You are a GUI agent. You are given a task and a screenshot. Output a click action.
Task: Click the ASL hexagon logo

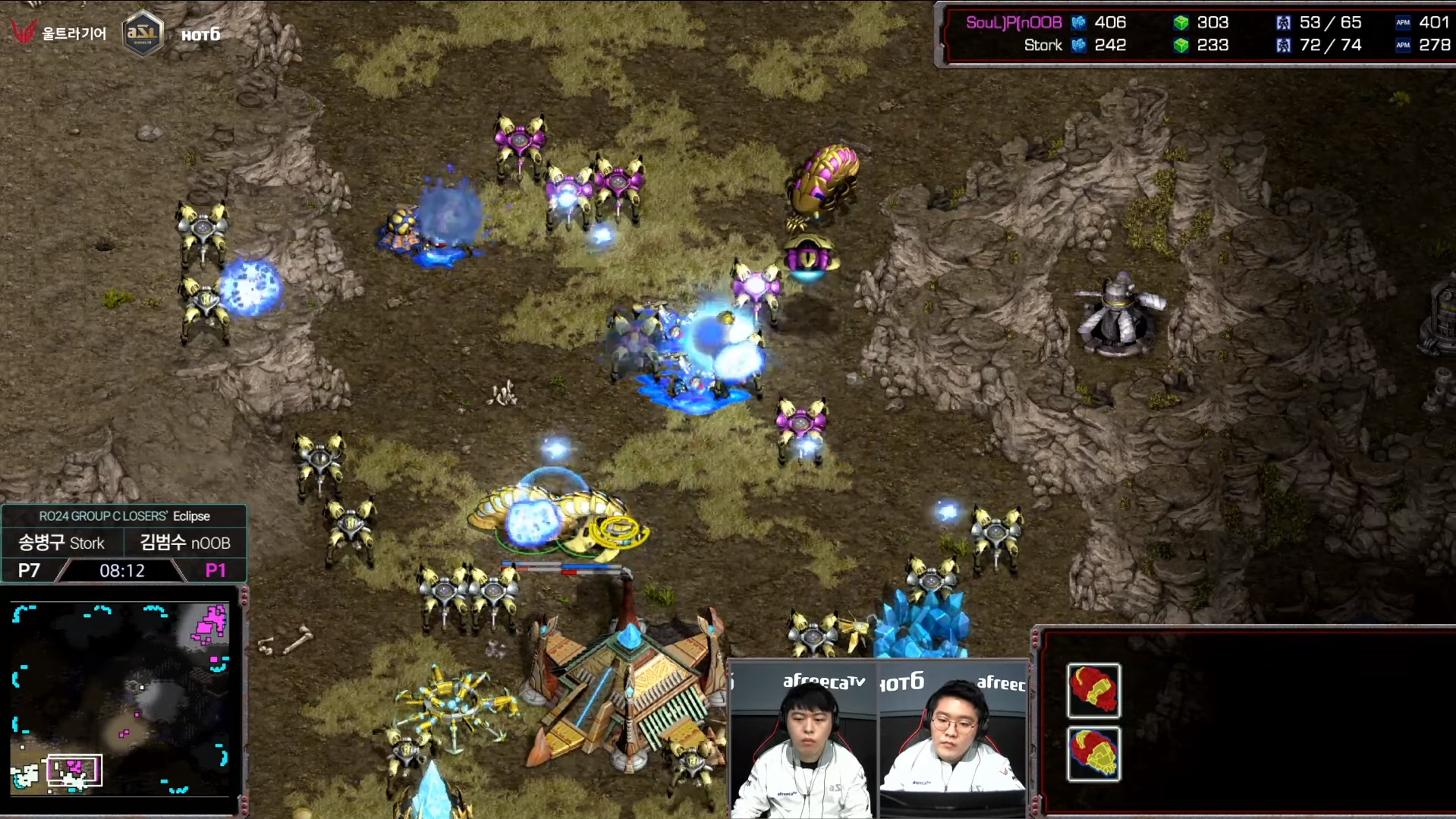click(143, 33)
